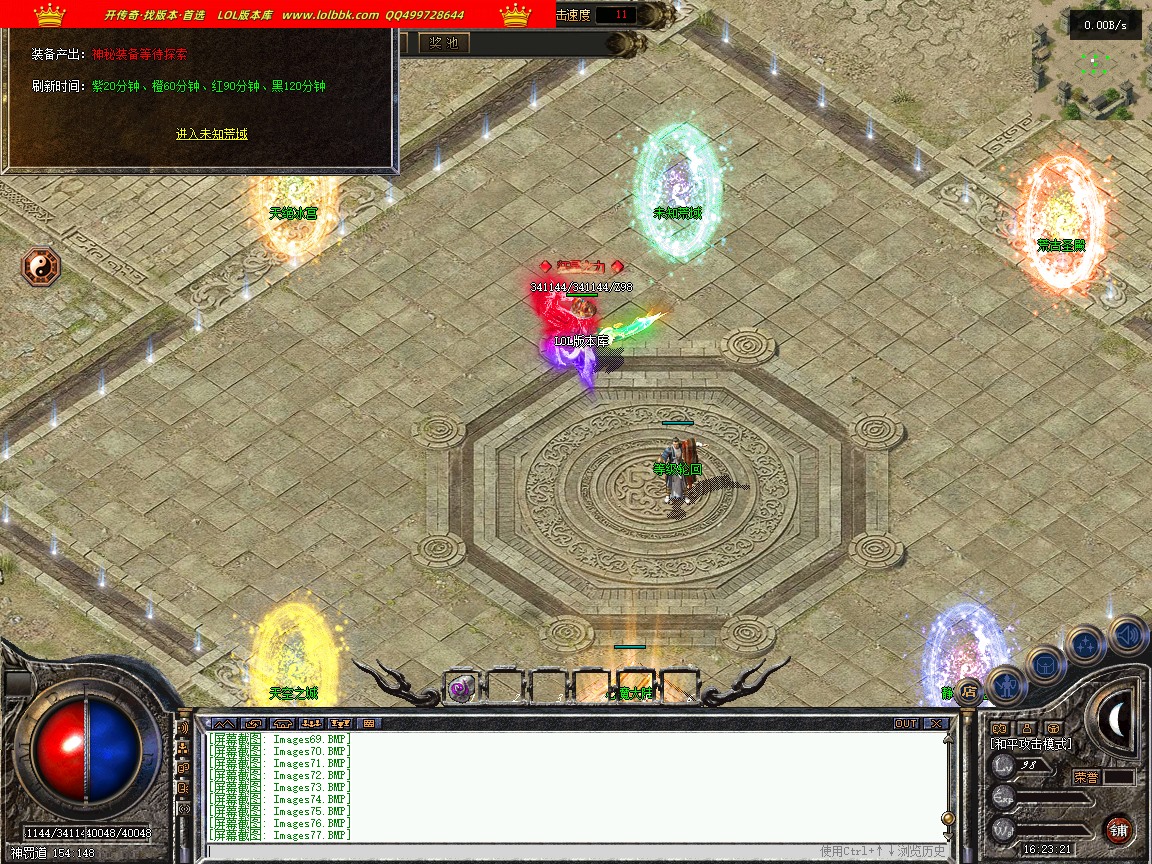Click the 荣誉 honor button
This screenshot has height=864, width=1152.
point(1086,777)
